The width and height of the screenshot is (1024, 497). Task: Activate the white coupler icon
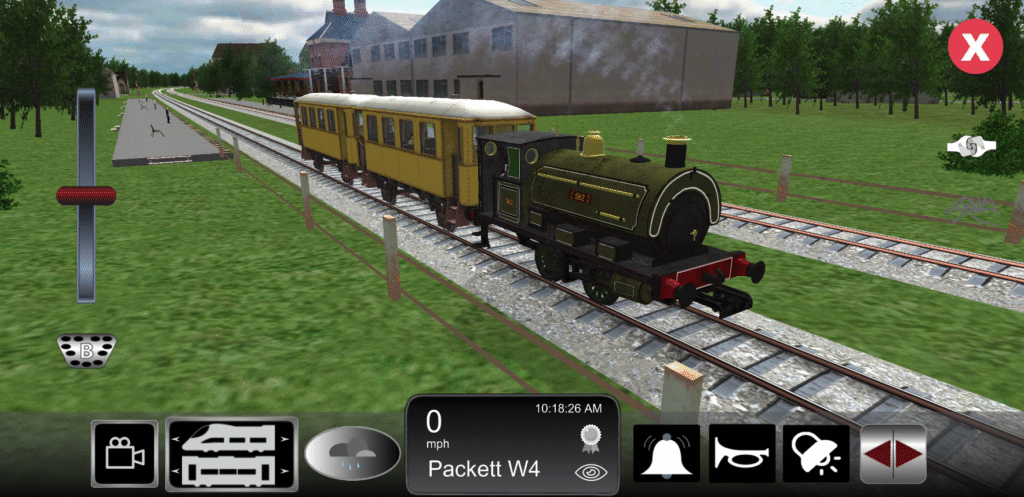[973, 146]
